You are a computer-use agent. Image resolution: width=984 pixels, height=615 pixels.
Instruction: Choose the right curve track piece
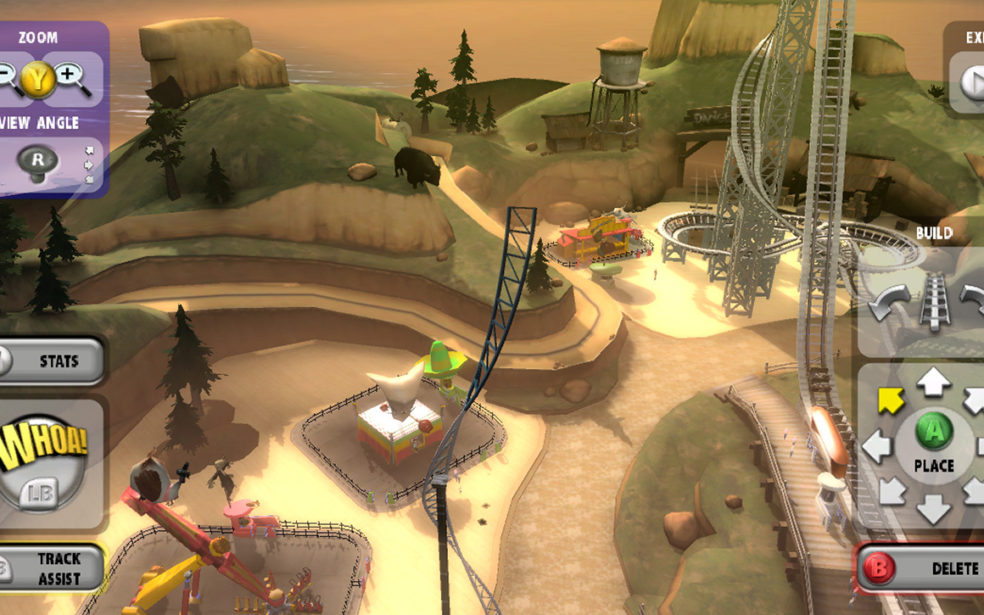973,299
